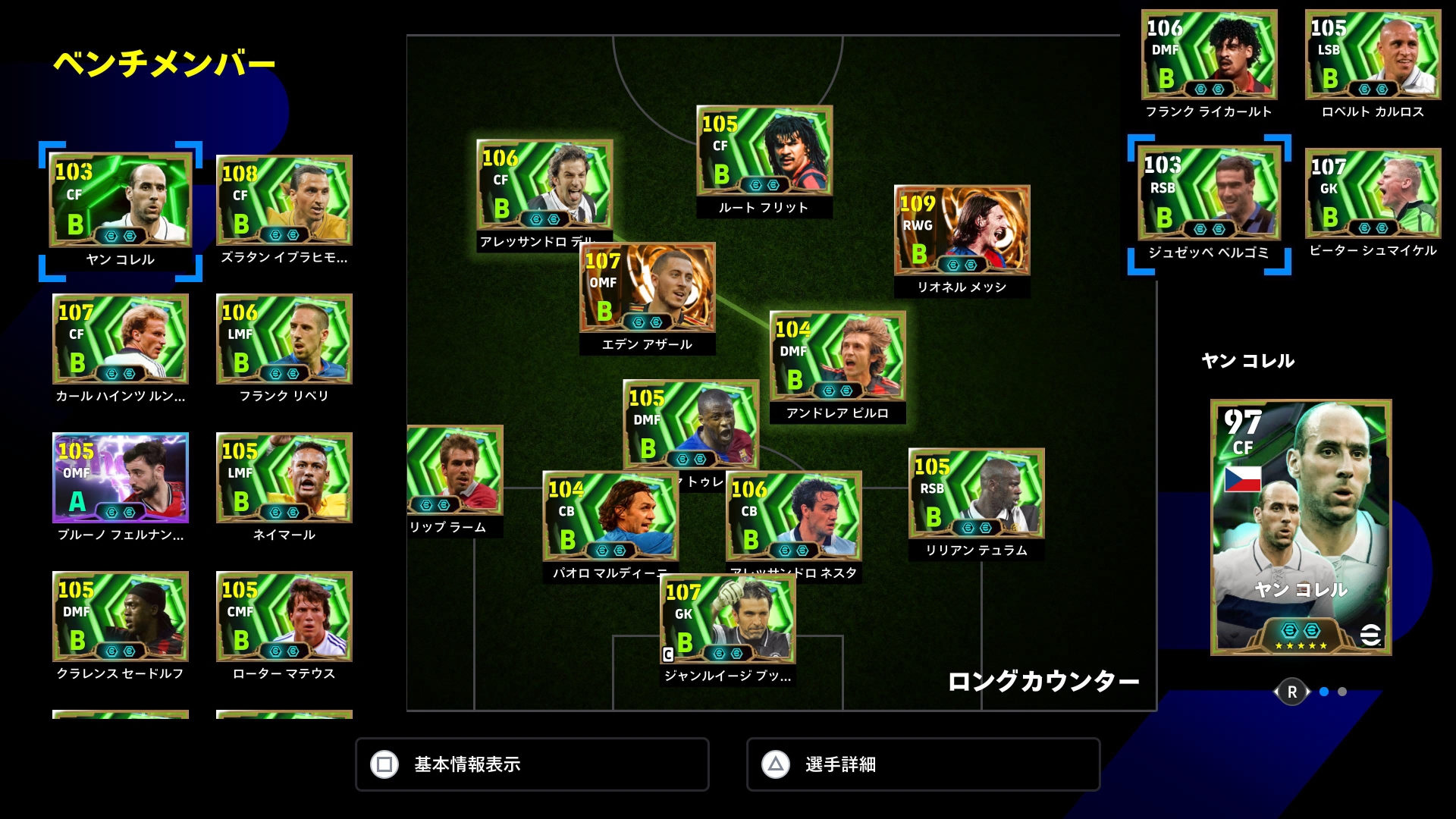The width and height of the screenshot is (1456, 819).
Task: Click Lionel Messi's RWG card
Action: point(962,230)
